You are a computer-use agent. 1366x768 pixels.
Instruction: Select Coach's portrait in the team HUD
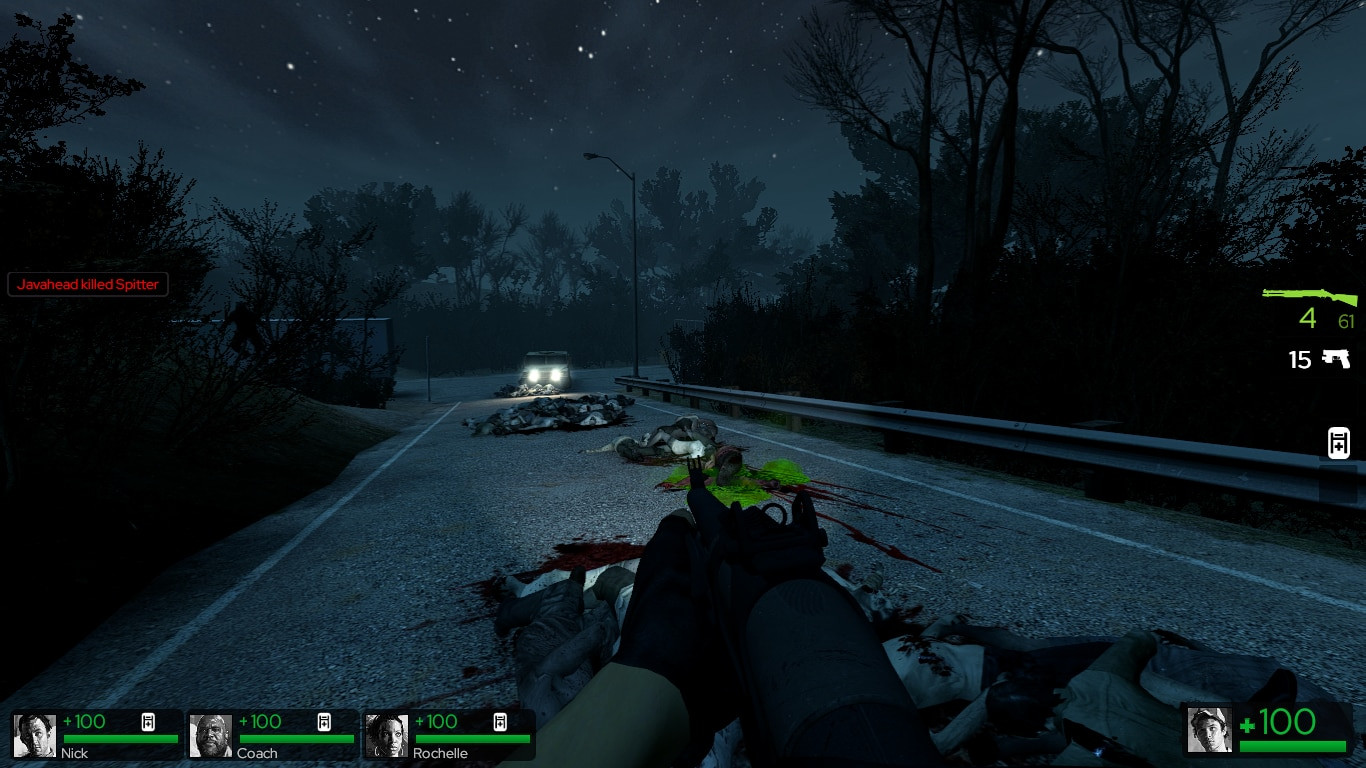tap(211, 733)
